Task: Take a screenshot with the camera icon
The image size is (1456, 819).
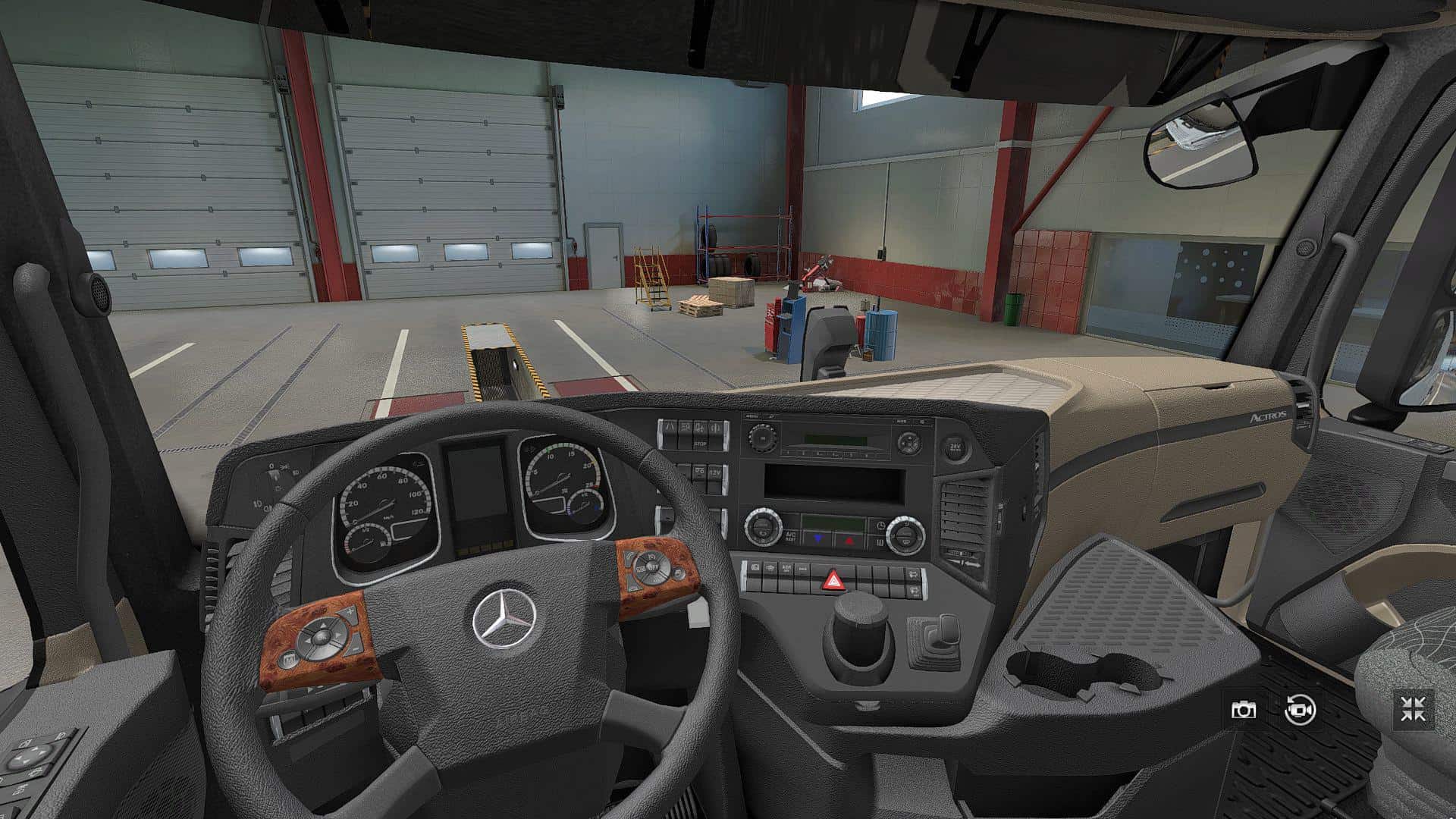Action: pyautogui.click(x=1243, y=710)
